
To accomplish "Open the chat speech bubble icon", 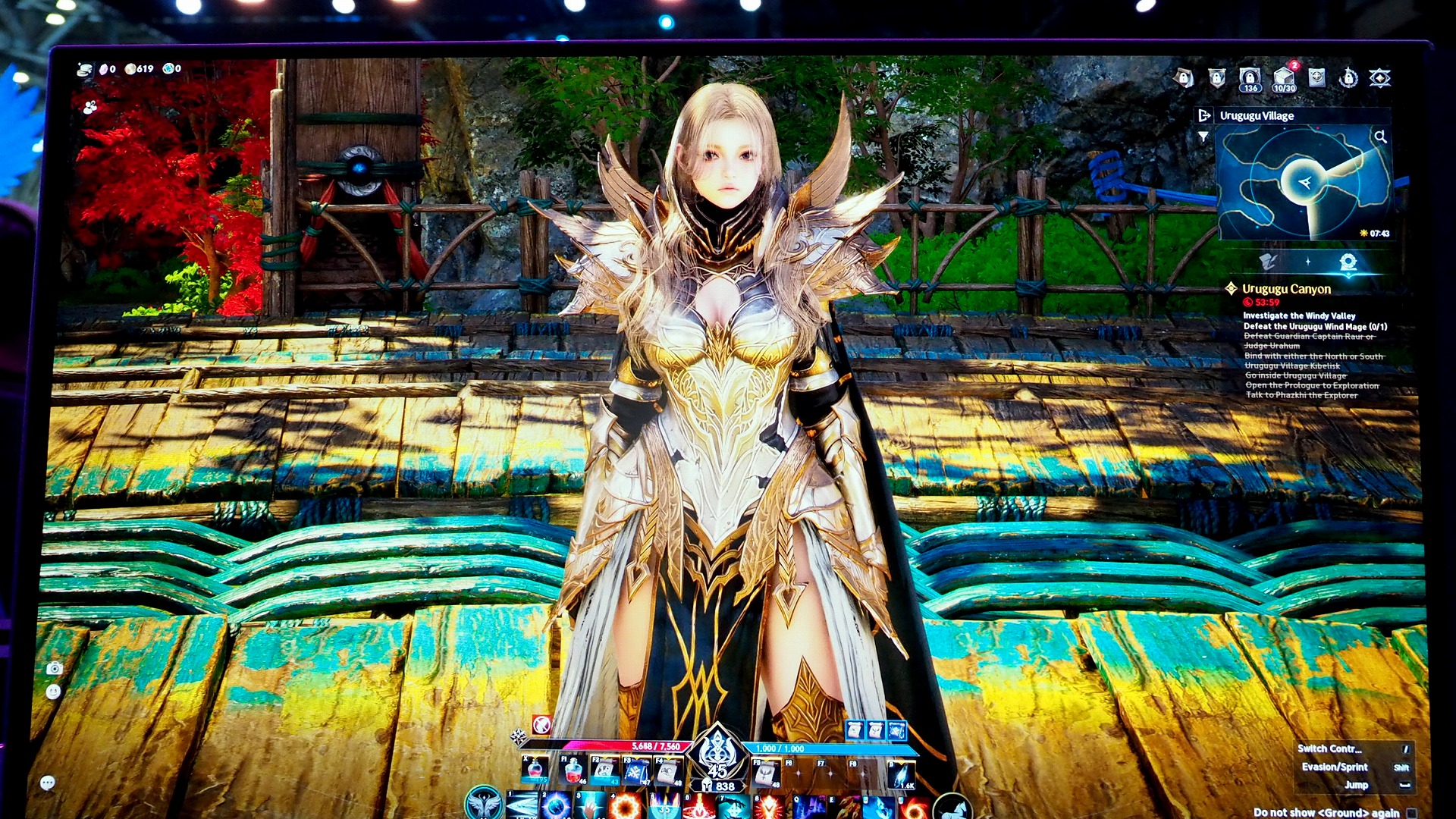I will click(47, 783).
